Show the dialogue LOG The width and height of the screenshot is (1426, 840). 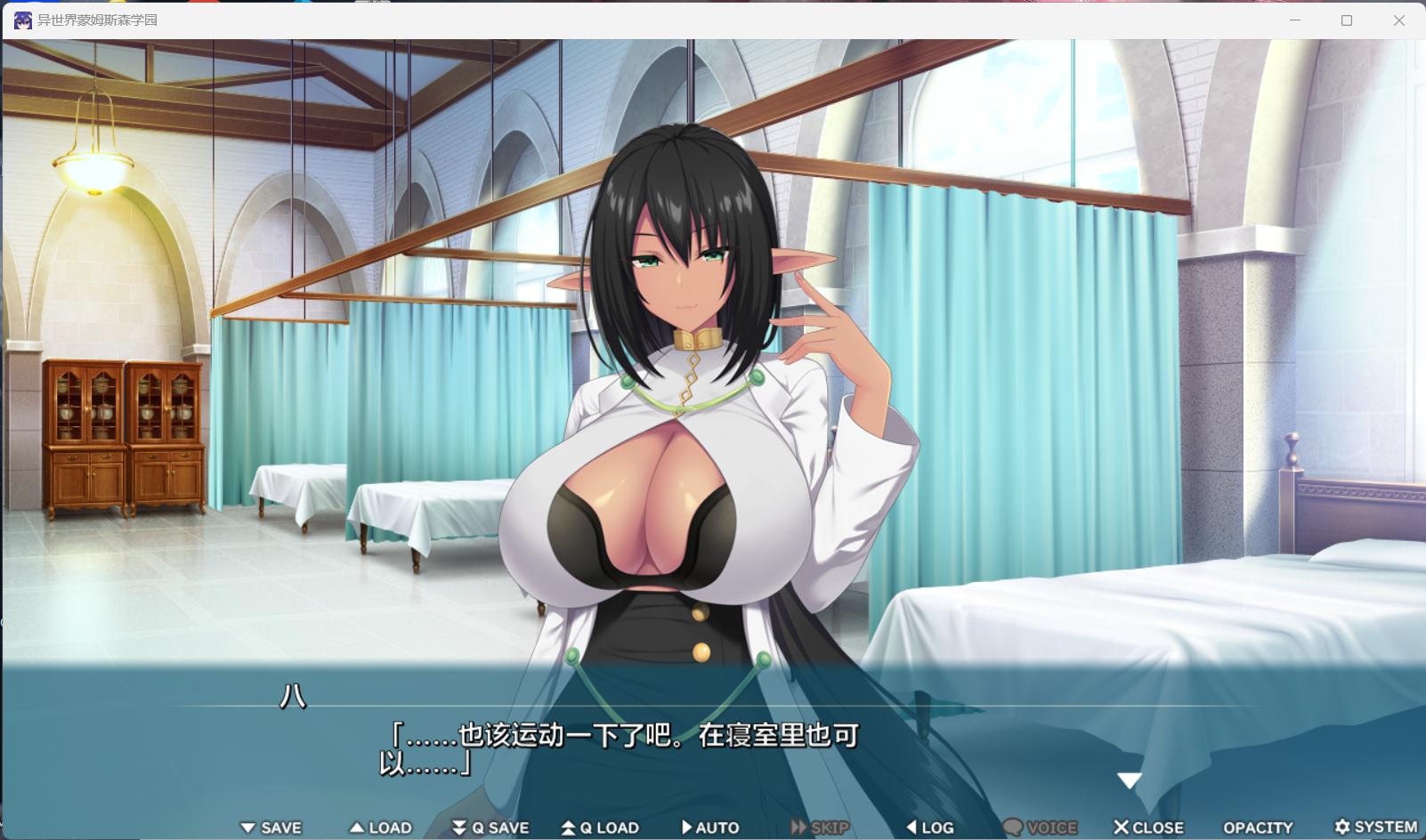coord(929,828)
